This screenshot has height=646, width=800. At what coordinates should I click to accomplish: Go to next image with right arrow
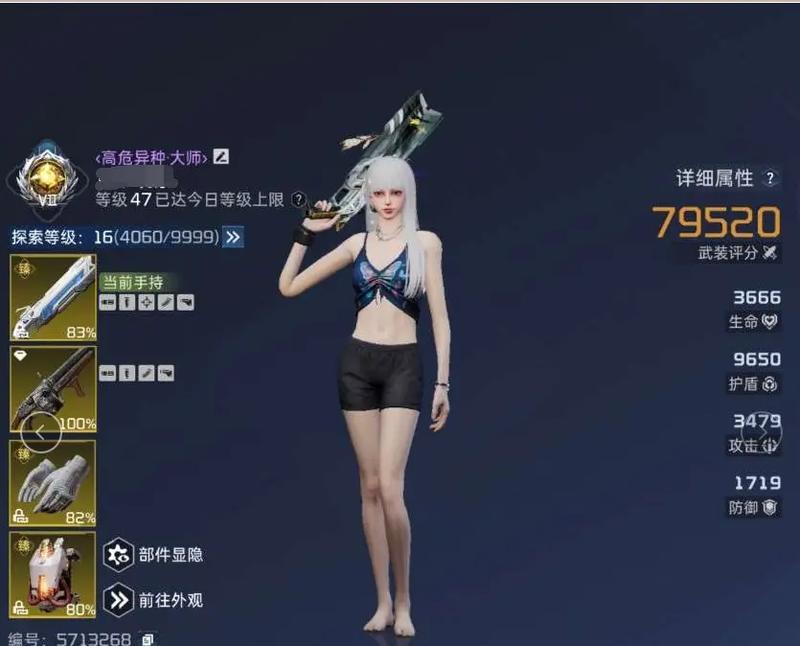click(767, 433)
